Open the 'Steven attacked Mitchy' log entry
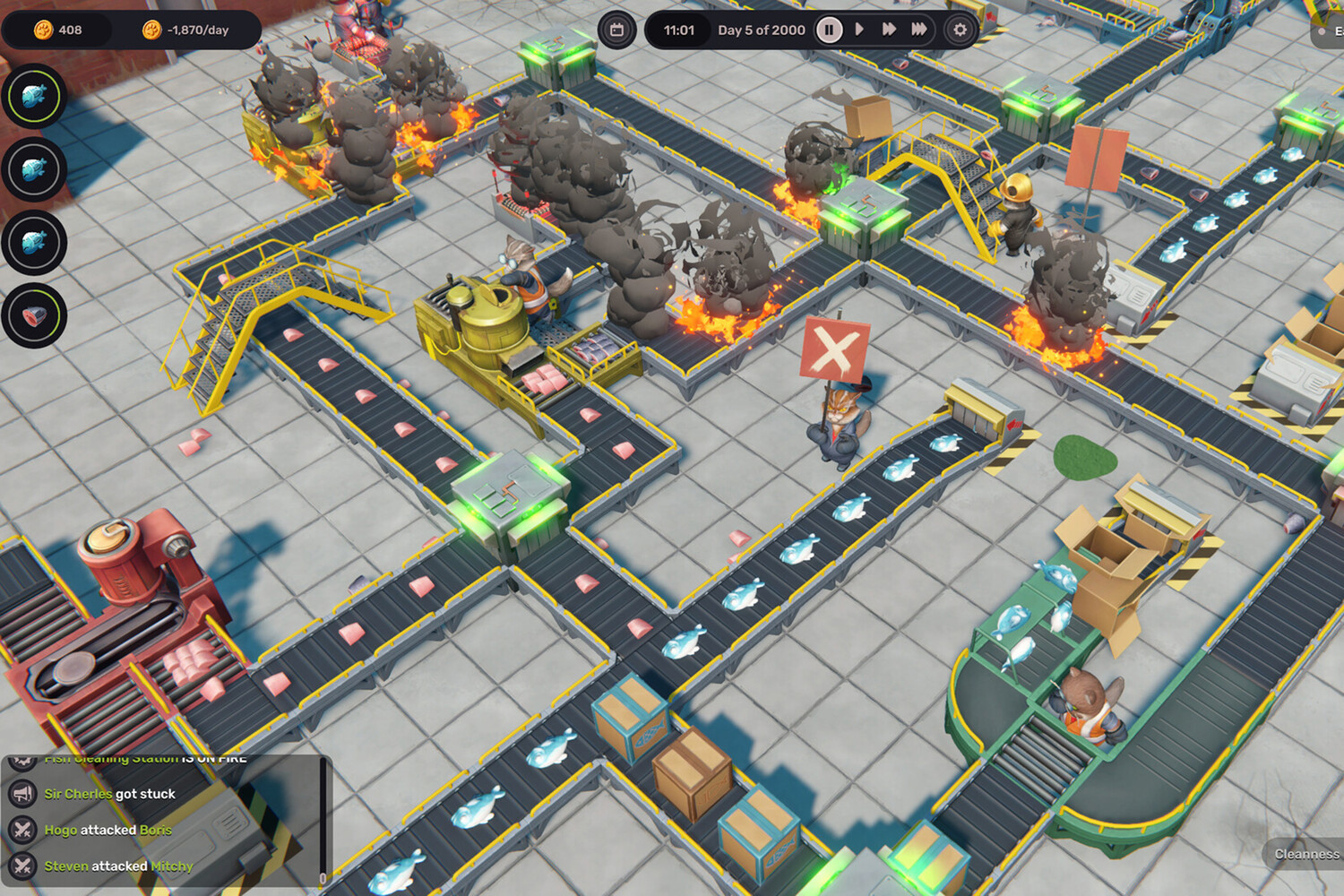 [x=118, y=866]
